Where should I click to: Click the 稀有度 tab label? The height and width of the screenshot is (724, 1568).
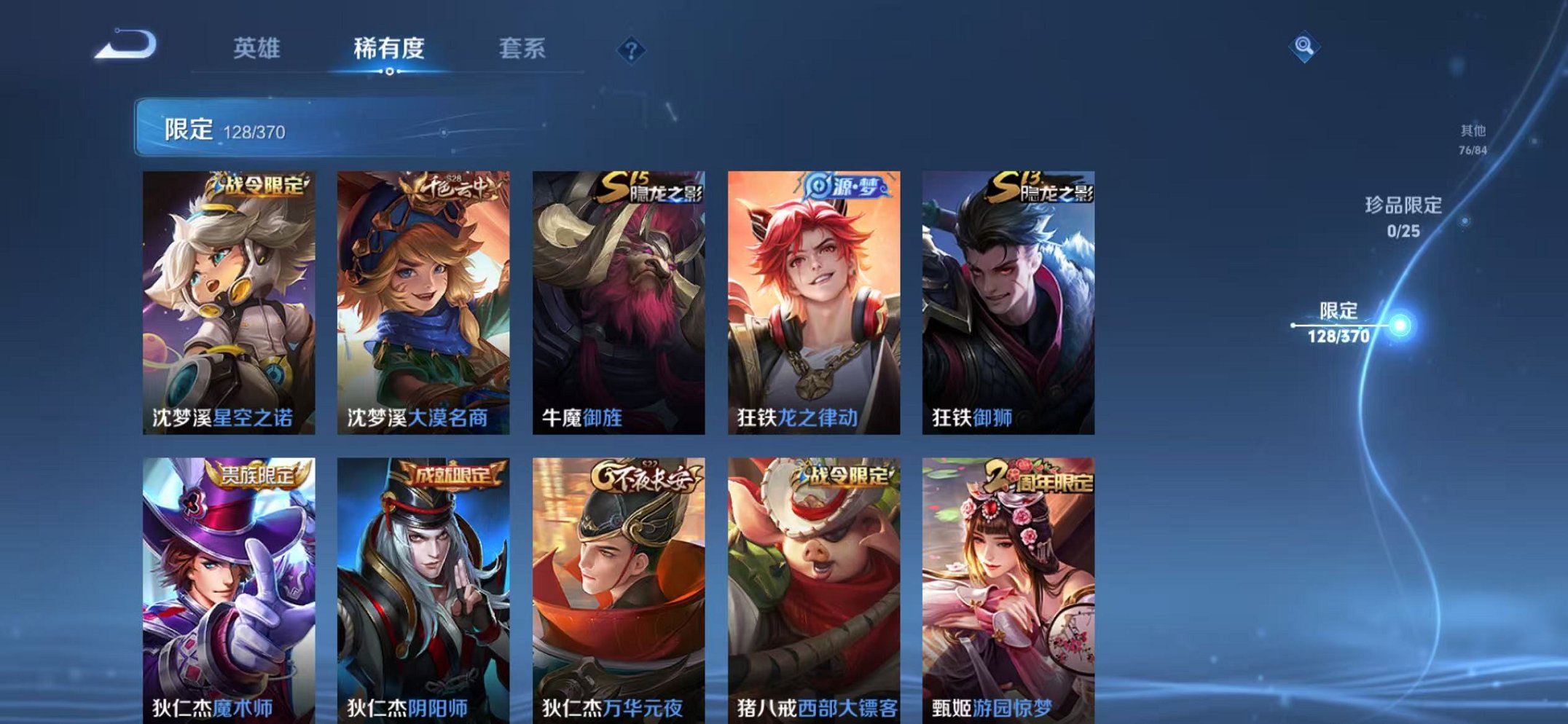point(389,47)
